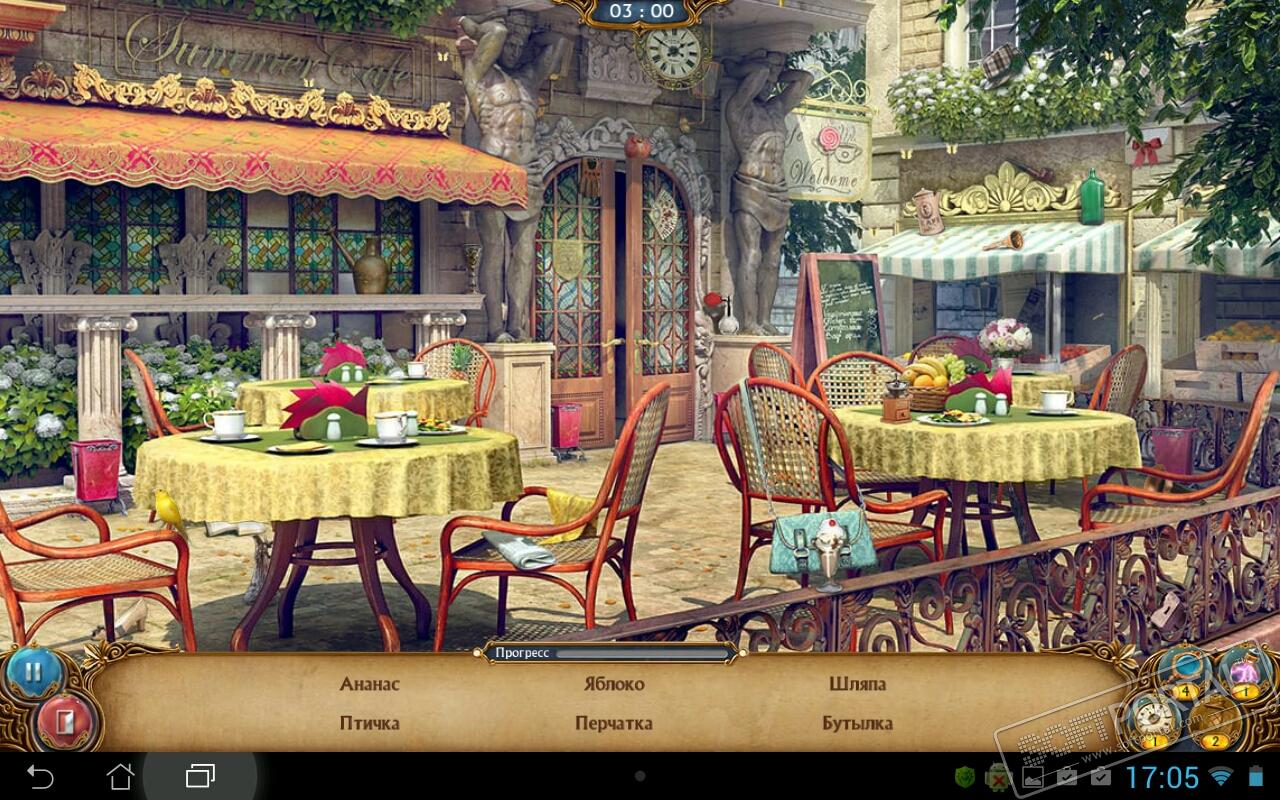Go to the Android home screen
This screenshot has height=800, width=1280.
pos(120,776)
